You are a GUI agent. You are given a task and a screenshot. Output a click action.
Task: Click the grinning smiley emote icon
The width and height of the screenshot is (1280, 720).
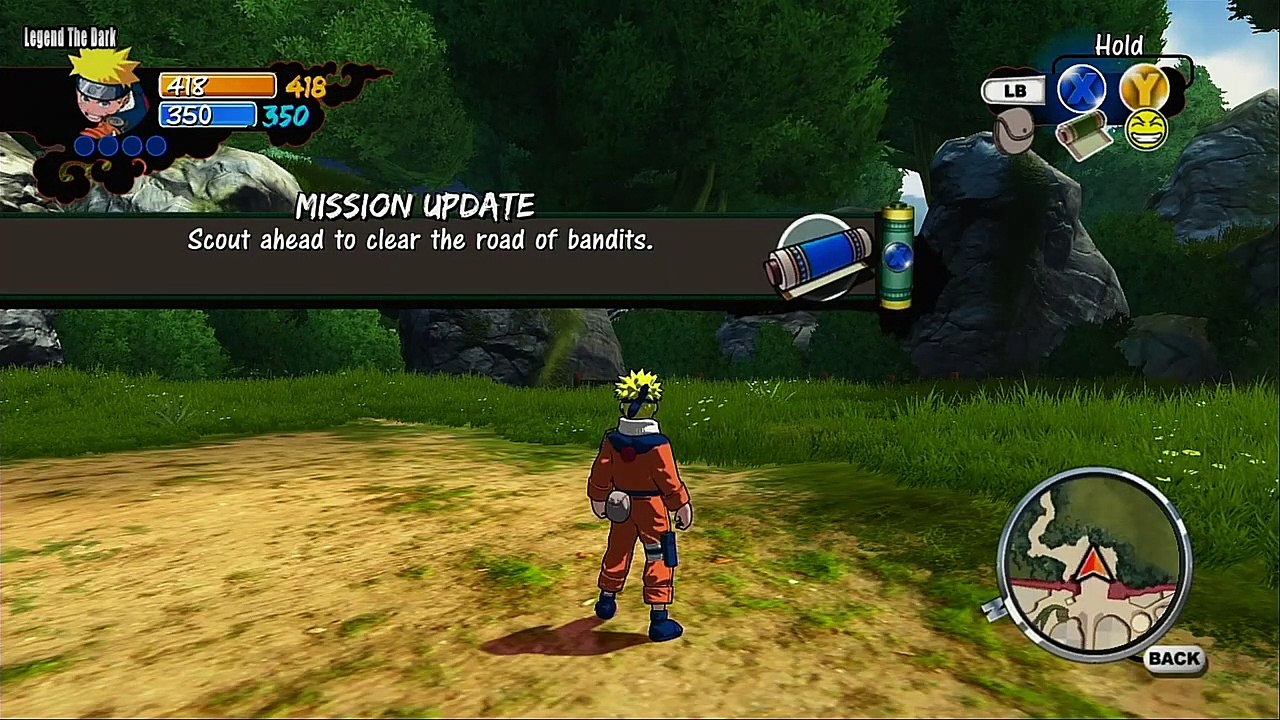(1145, 132)
